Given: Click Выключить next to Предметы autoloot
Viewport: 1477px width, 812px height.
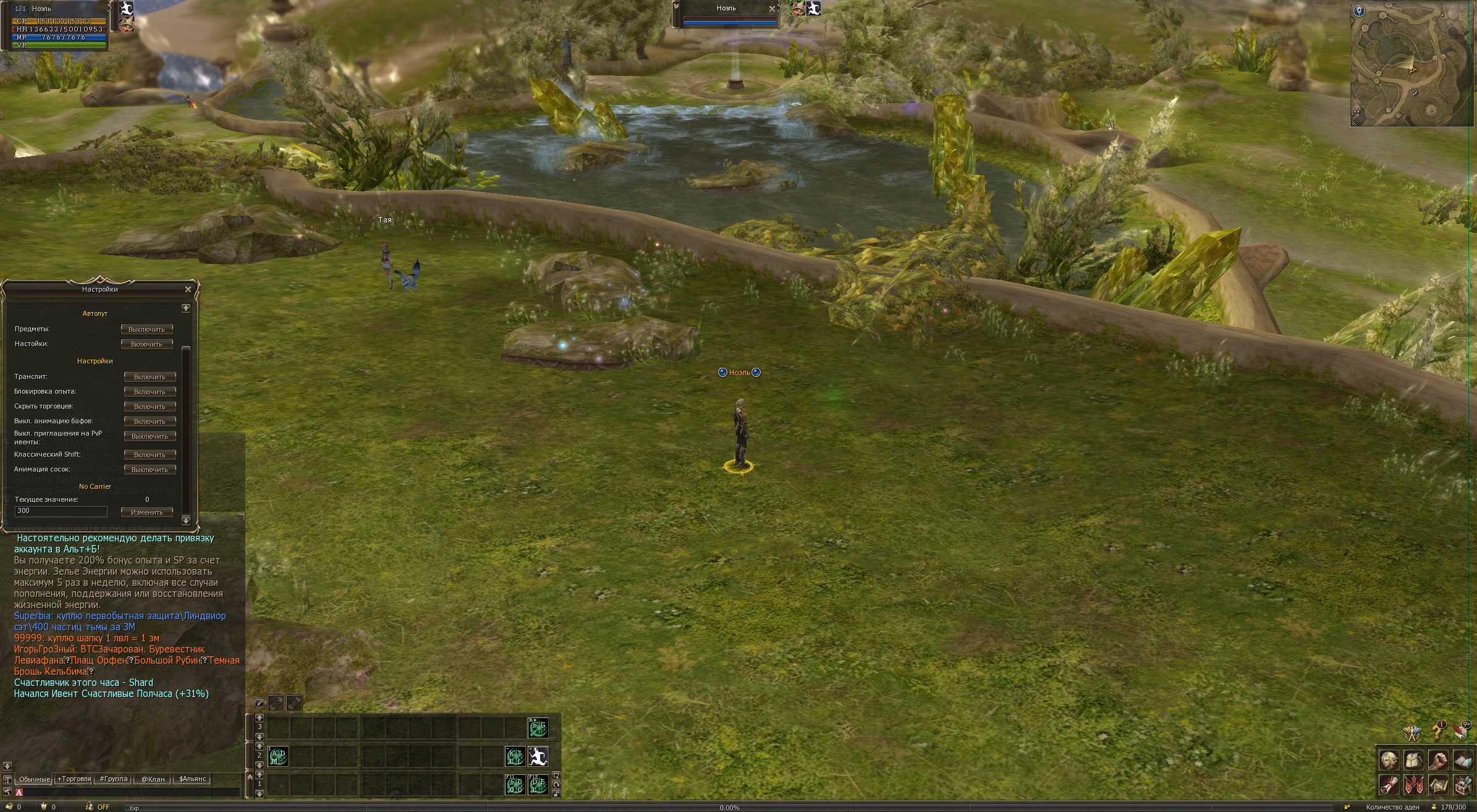Looking at the screenshot, I should coord(146,329).
